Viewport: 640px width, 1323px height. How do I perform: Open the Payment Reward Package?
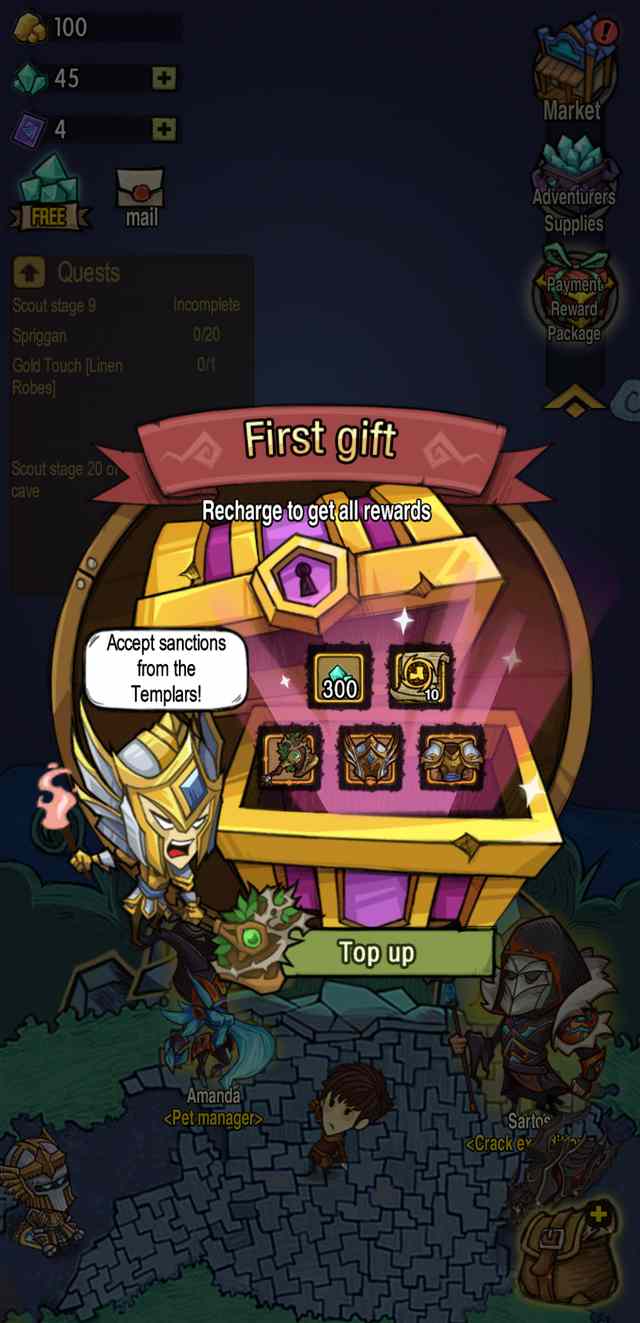574,300
